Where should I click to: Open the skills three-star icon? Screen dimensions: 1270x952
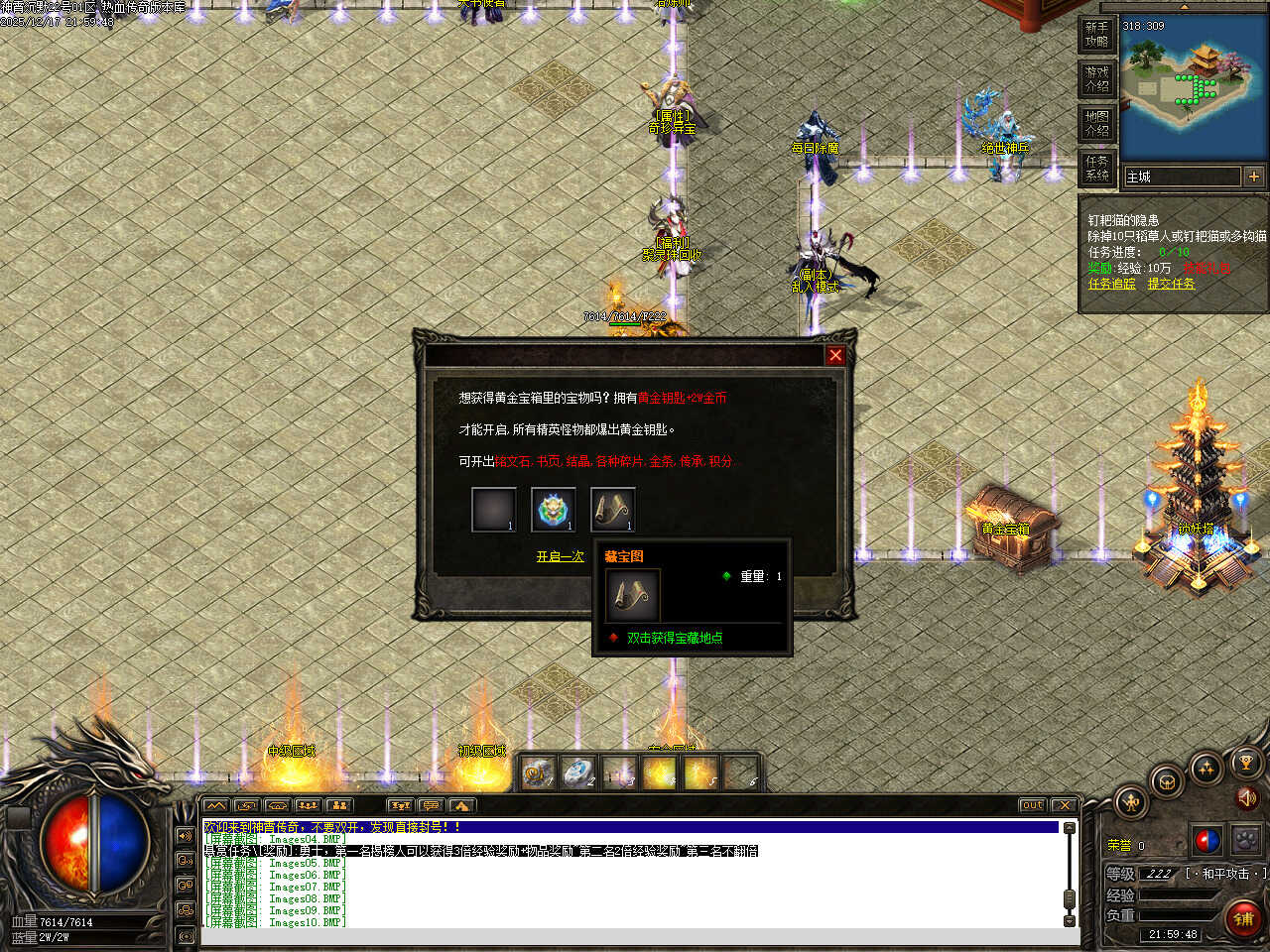[x=1206, y=768]
